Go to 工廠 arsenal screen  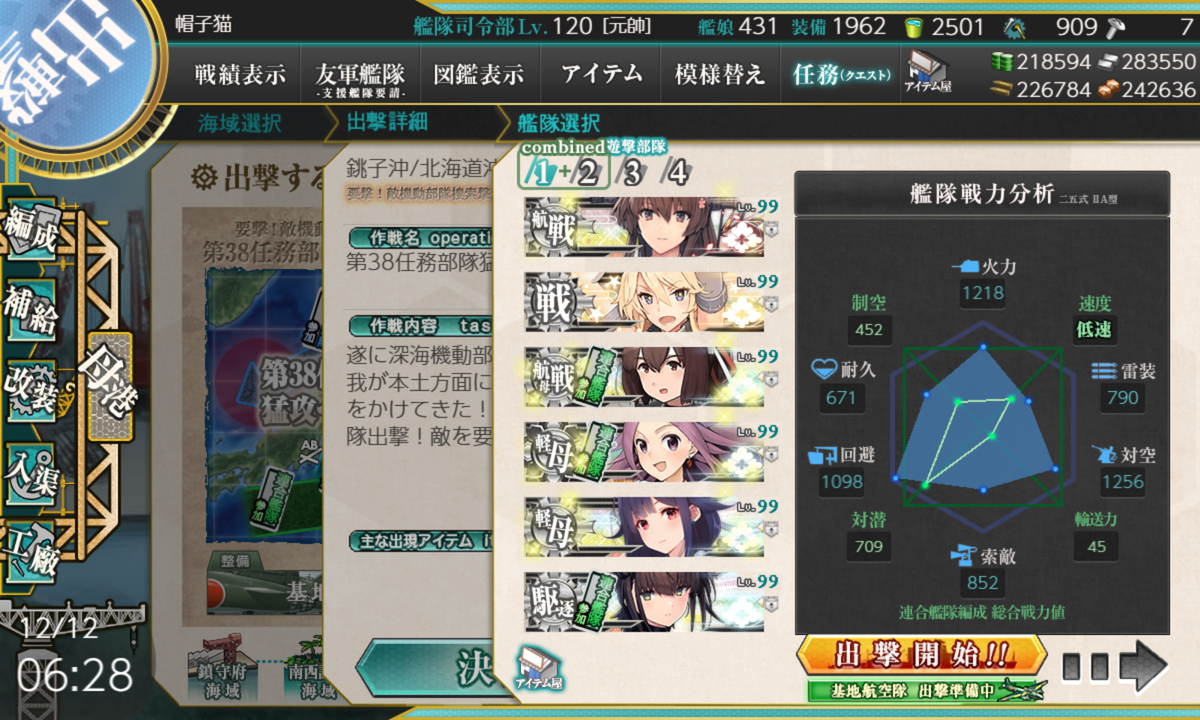29,548
